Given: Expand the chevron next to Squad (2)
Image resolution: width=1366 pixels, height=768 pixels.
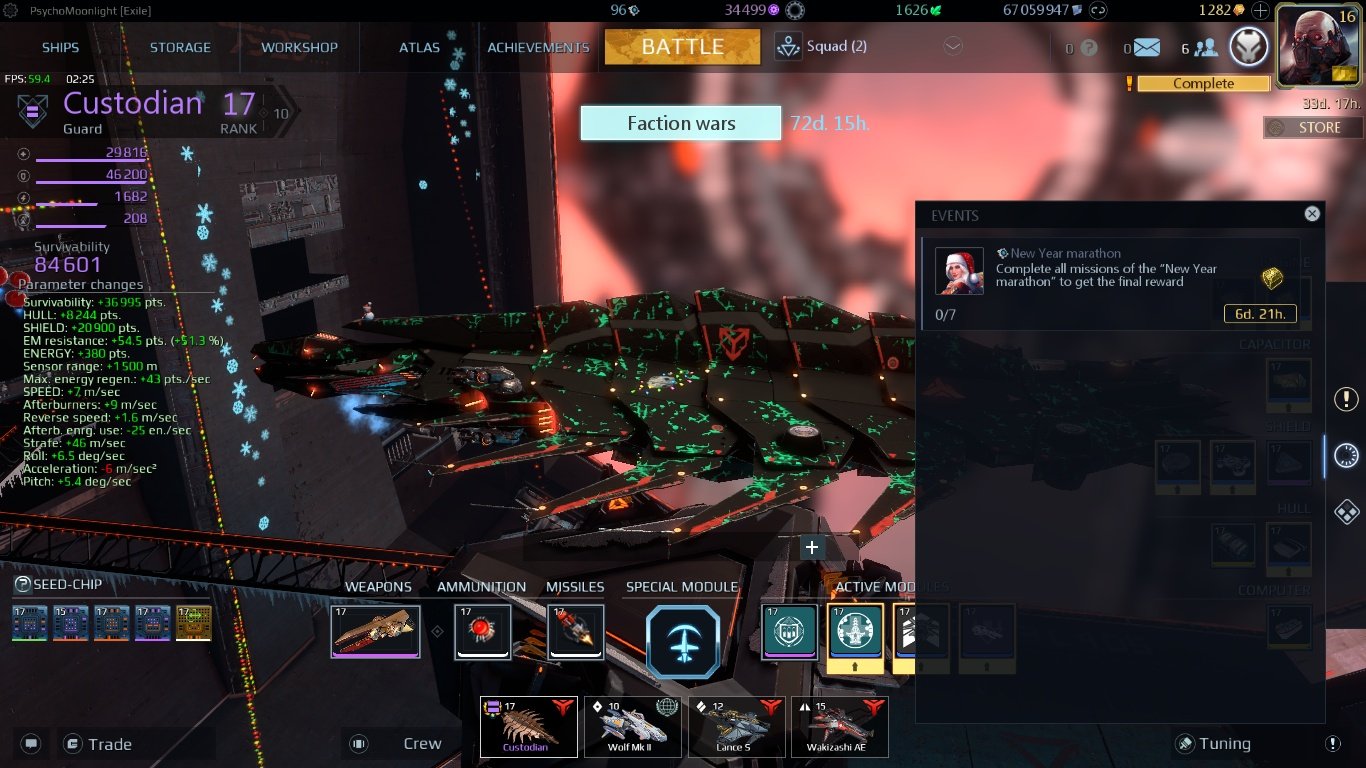Looking at the screenshot, I should pos(953,46).
